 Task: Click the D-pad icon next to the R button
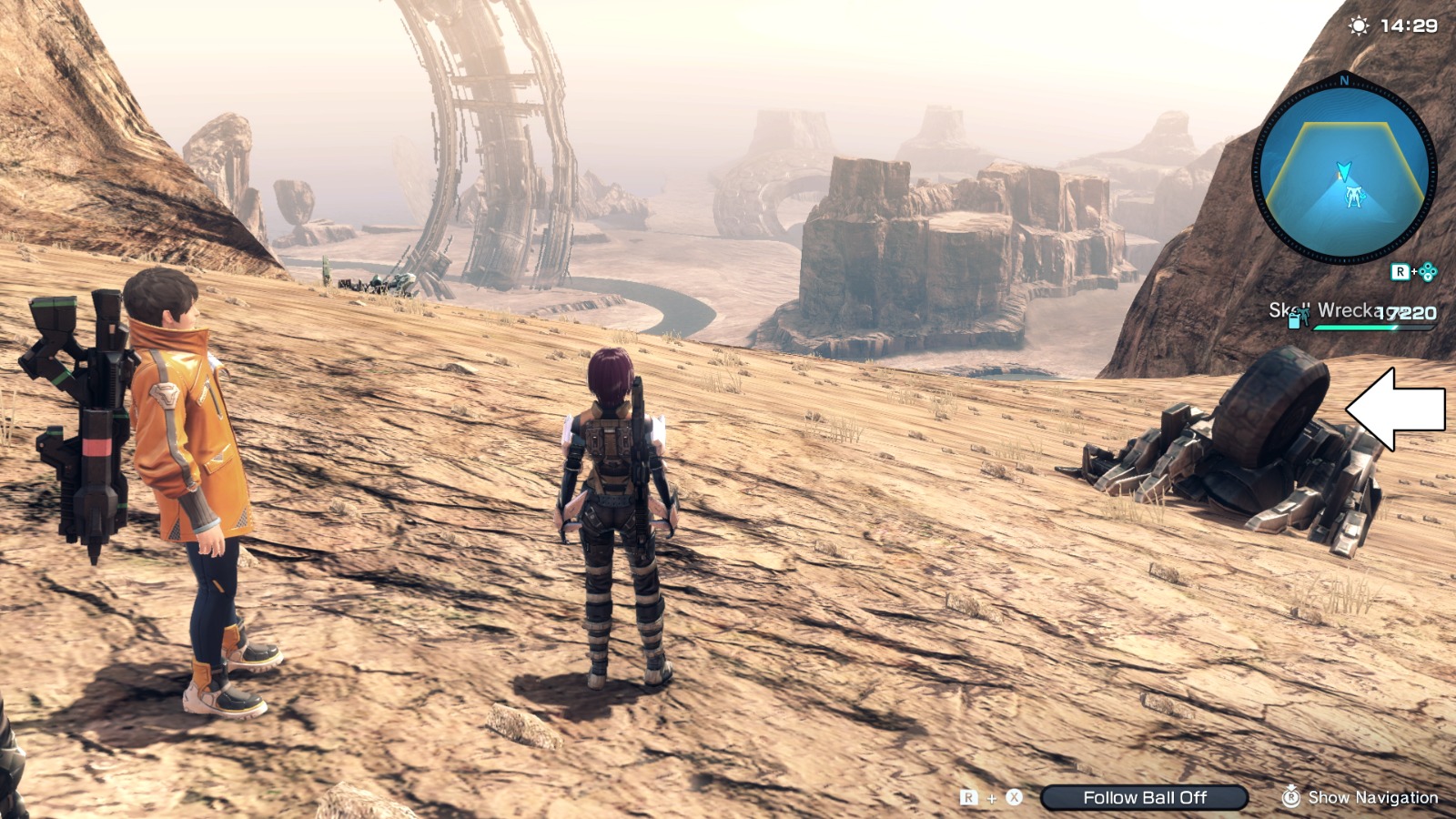click(1430, 271)
